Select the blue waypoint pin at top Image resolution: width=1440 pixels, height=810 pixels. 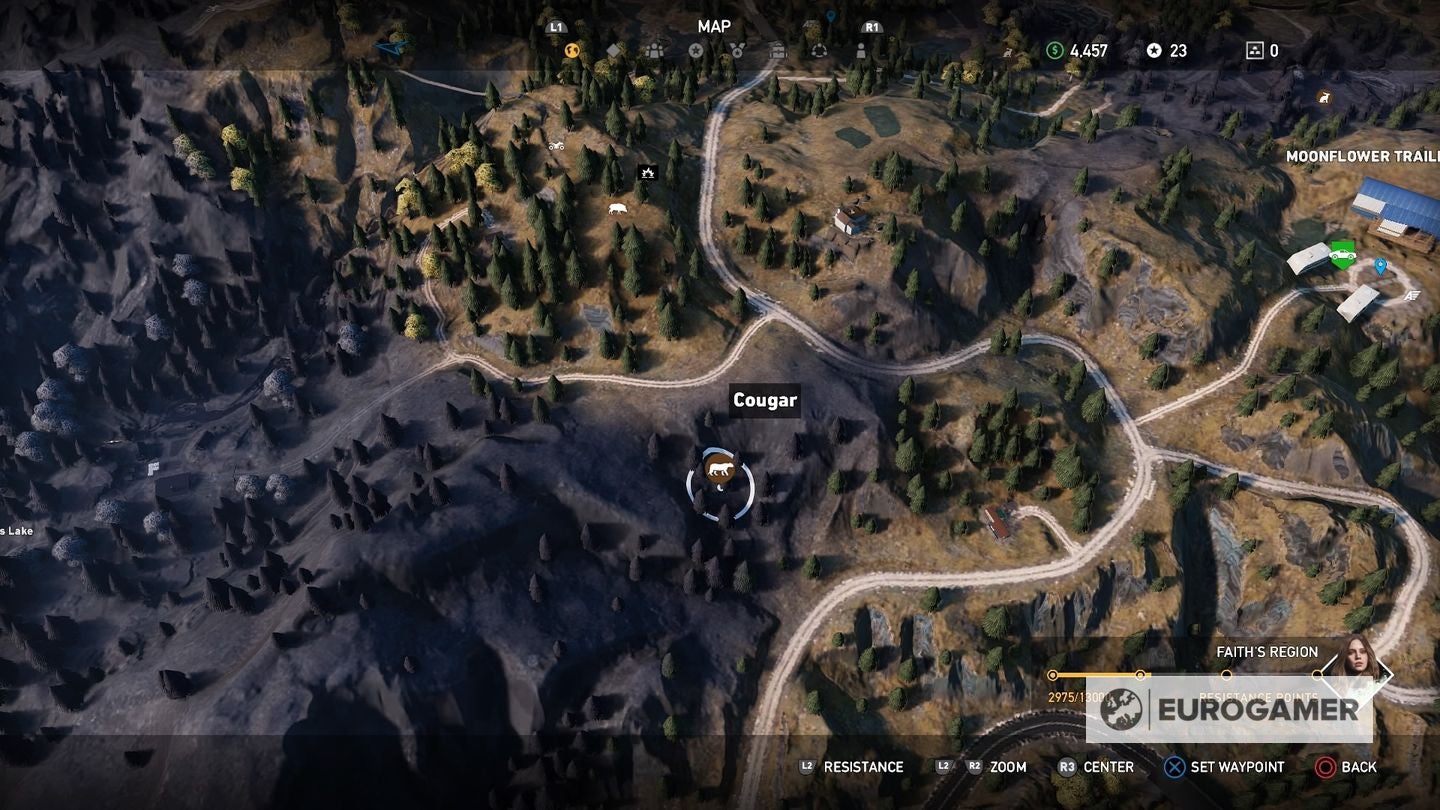pyautogui.click(x=831, y=15)
